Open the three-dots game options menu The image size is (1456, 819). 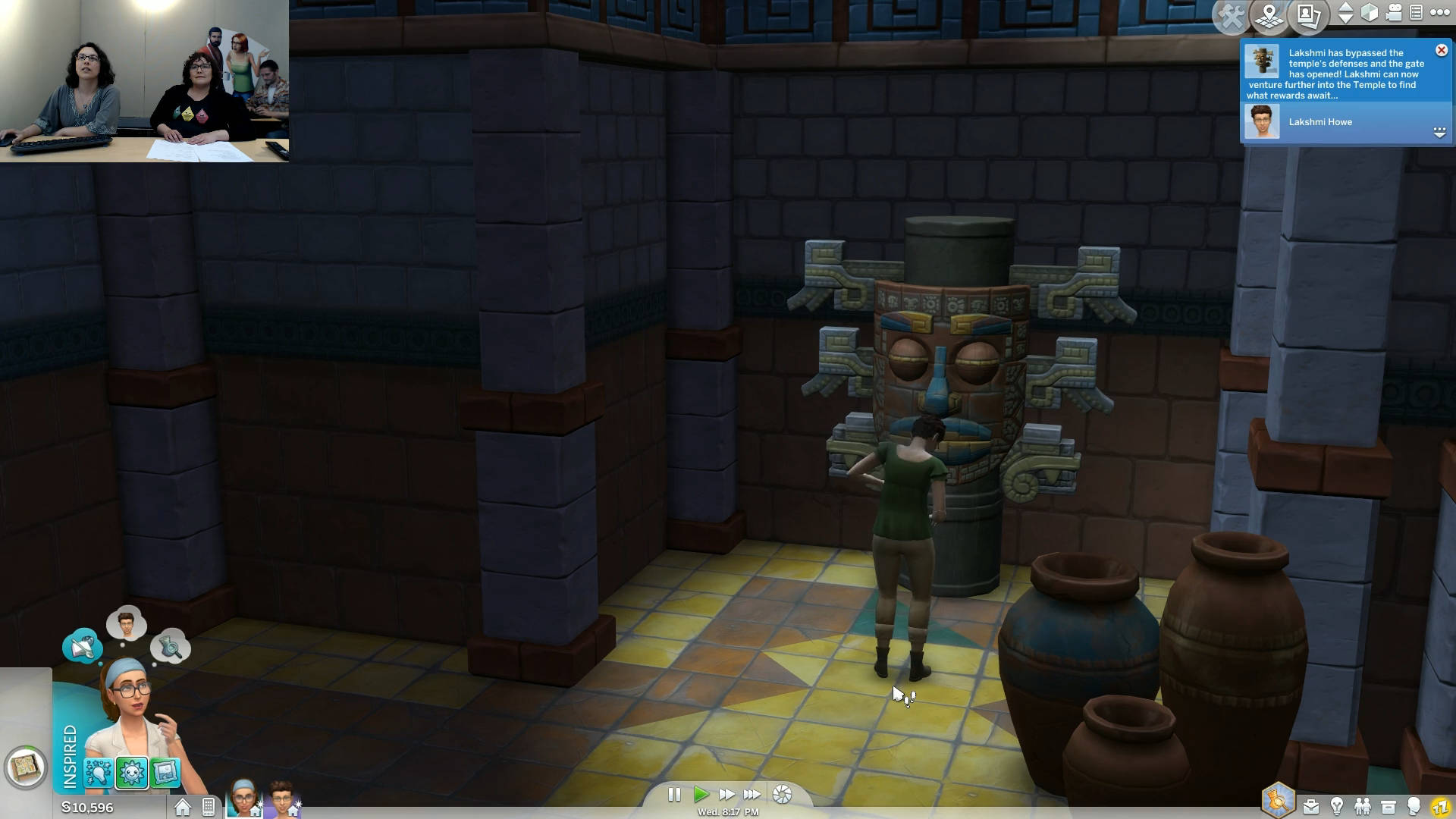tap(1439, 13)
